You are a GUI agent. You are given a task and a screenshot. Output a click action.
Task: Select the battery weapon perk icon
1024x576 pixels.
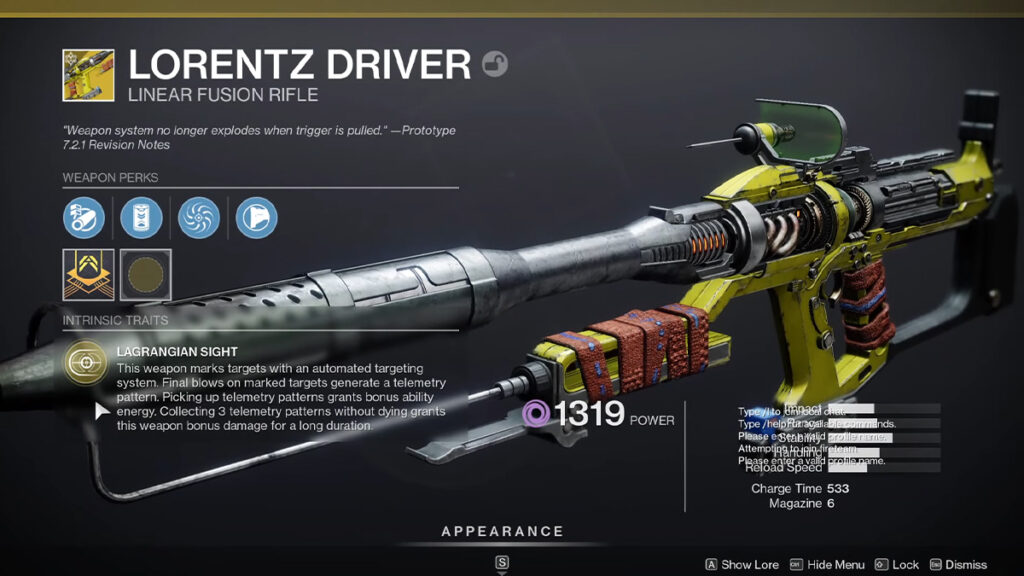click(x=141, y=217)
